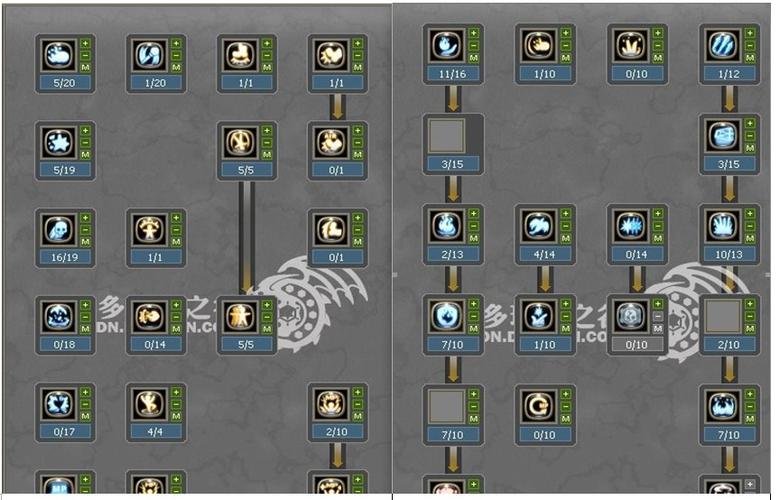Add a point to the 1/20 skill
The image size is (780, 500).
[x=176, y=44]
